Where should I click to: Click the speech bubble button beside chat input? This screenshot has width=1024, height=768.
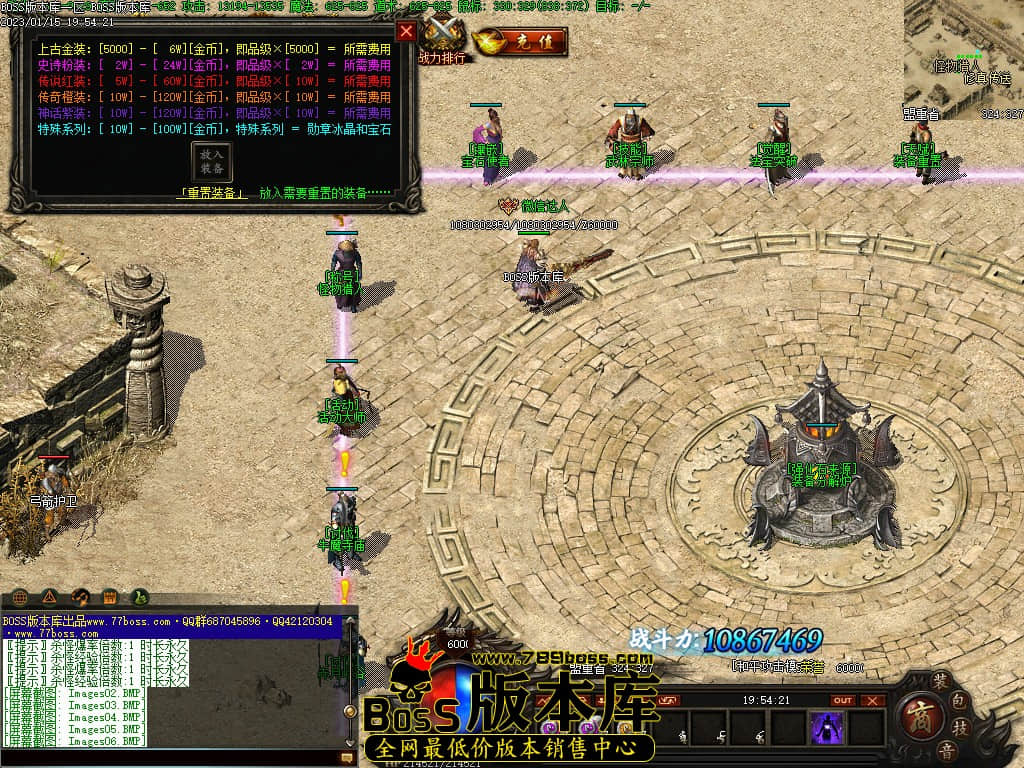(x=348, y=757)
